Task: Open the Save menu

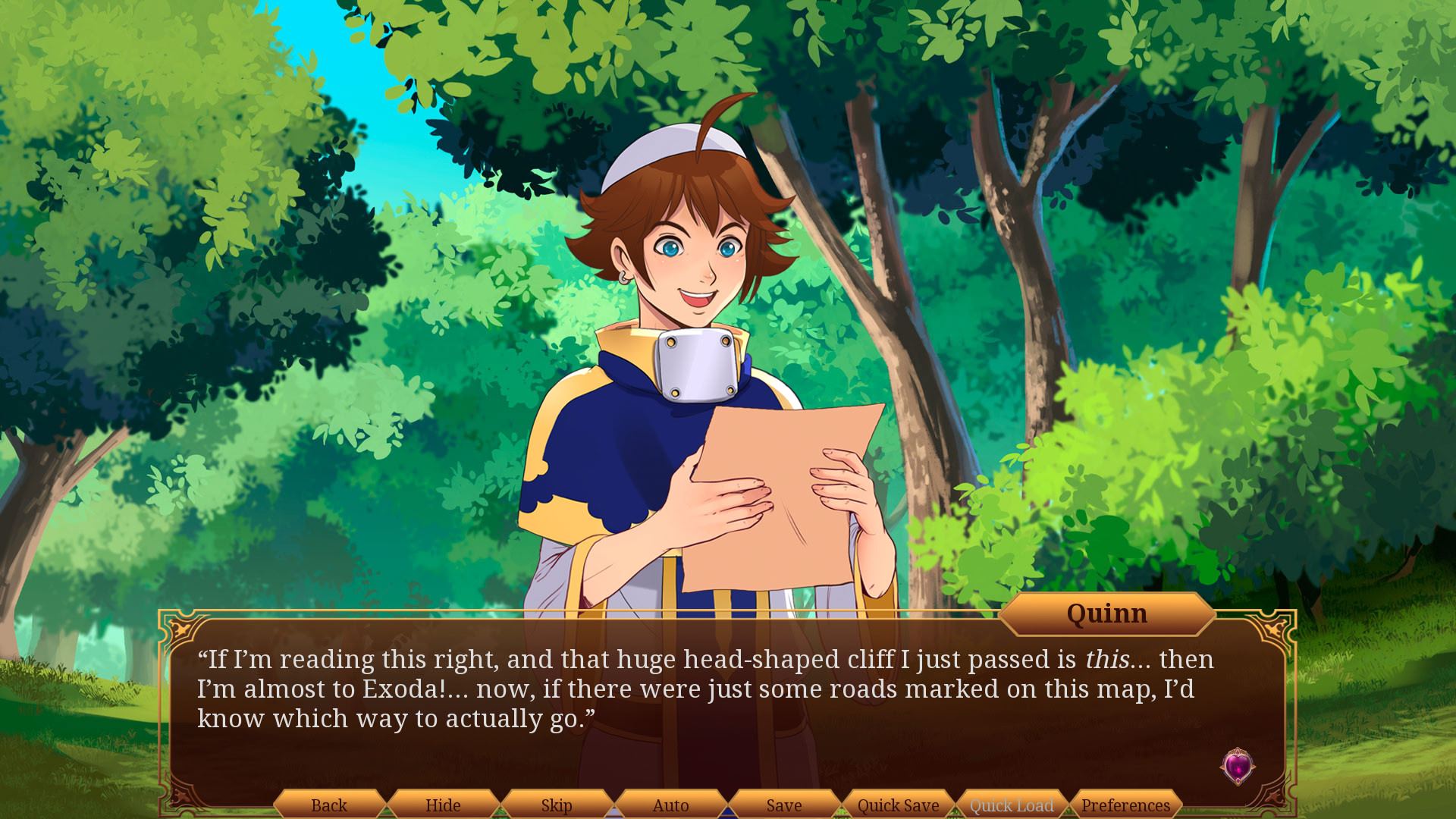Action: (784, 806)
